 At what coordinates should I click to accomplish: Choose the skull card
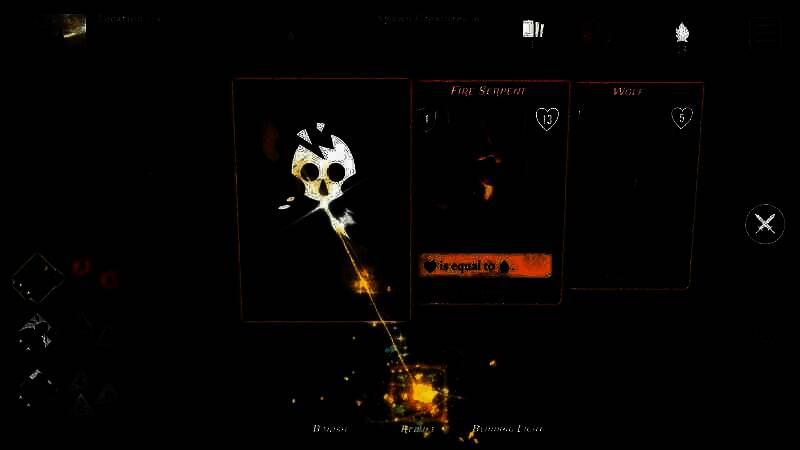click(322, 200)
